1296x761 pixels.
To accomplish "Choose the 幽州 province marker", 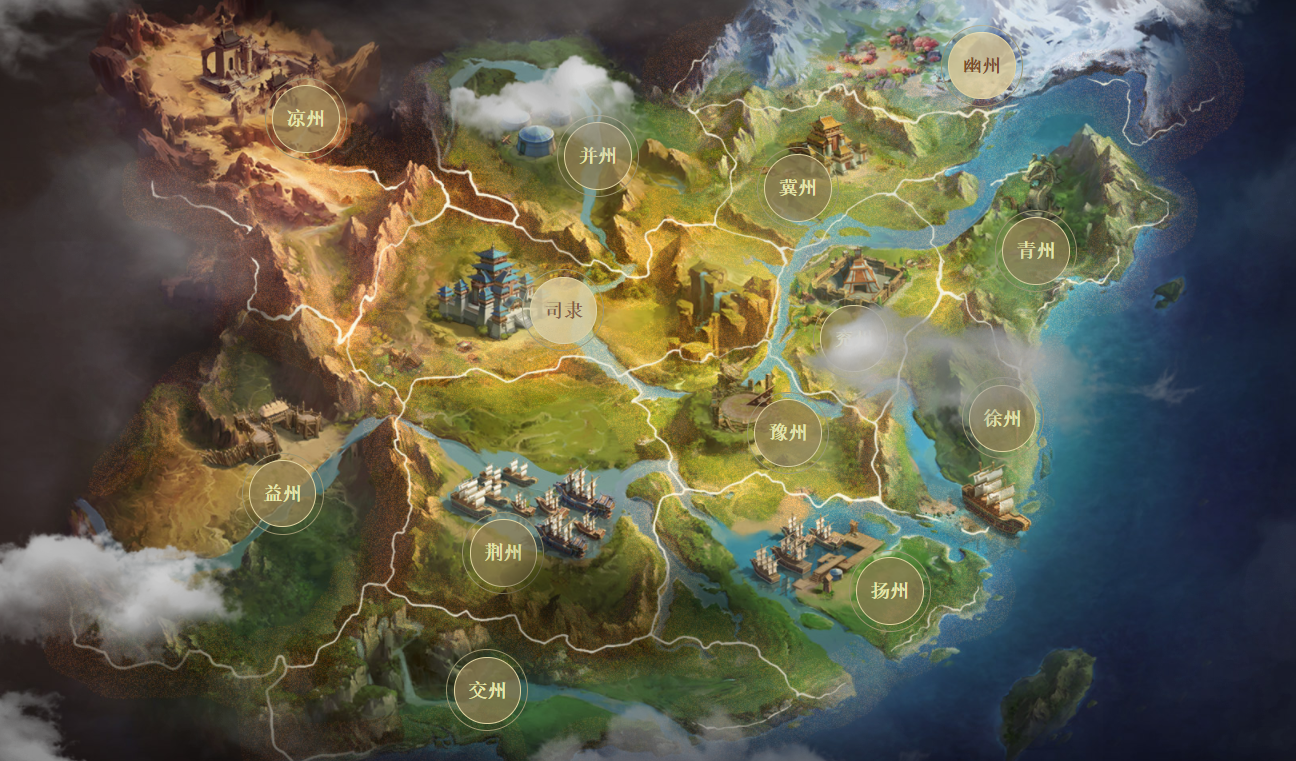I will click(x=982, y=66).
